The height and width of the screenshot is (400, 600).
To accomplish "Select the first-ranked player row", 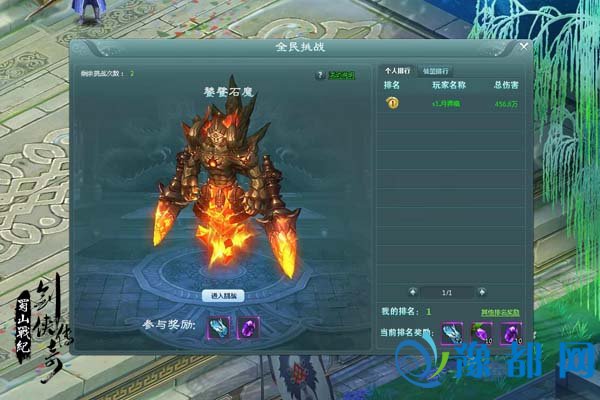I will tap(450, 102).
